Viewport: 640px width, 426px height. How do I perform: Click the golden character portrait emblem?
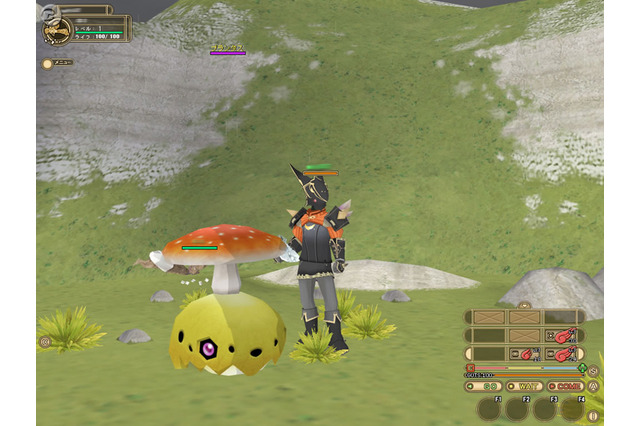pos(56,31)
